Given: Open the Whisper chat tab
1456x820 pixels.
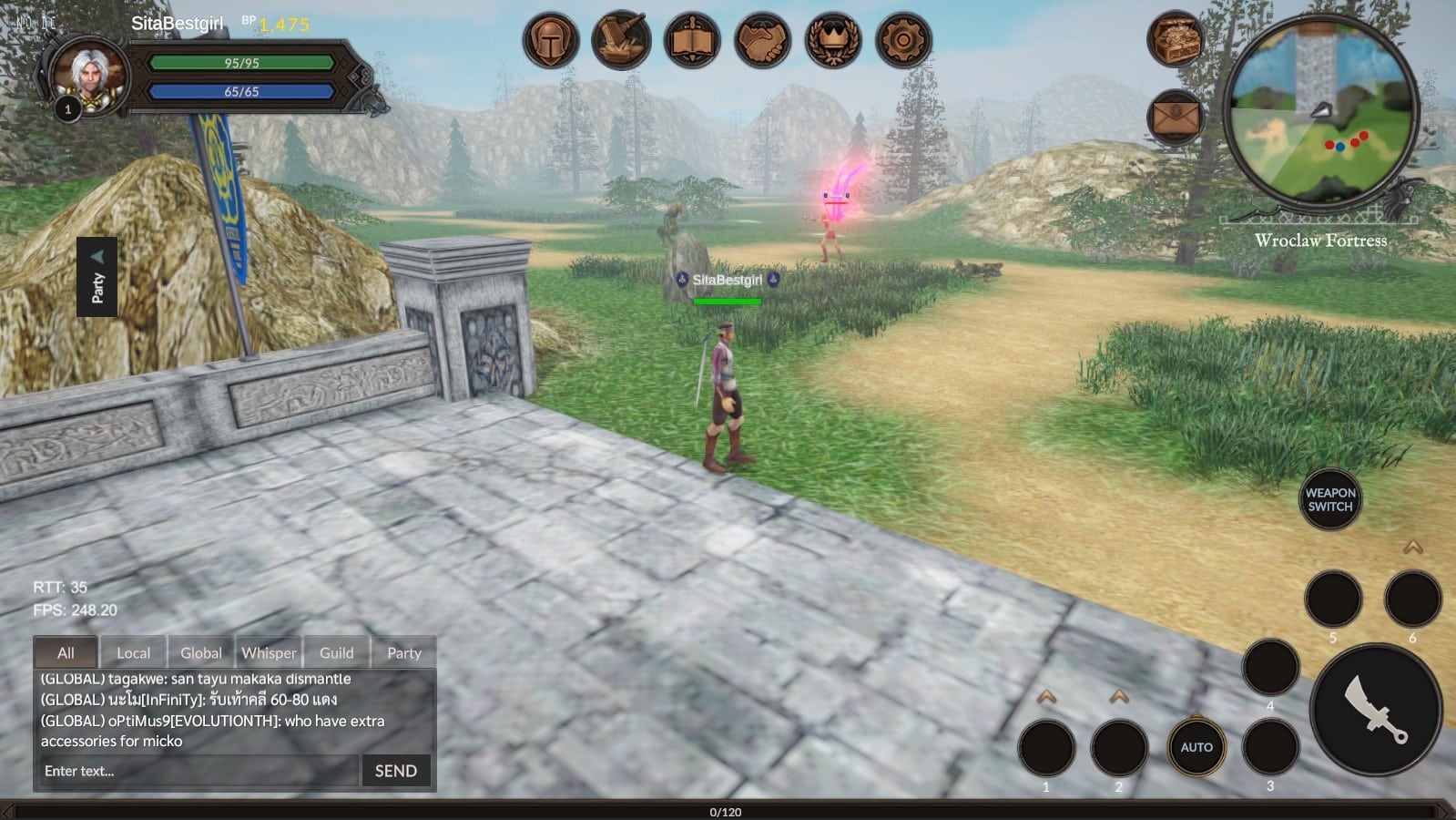Looking at the screenshot, I should [x=269, y=652].
